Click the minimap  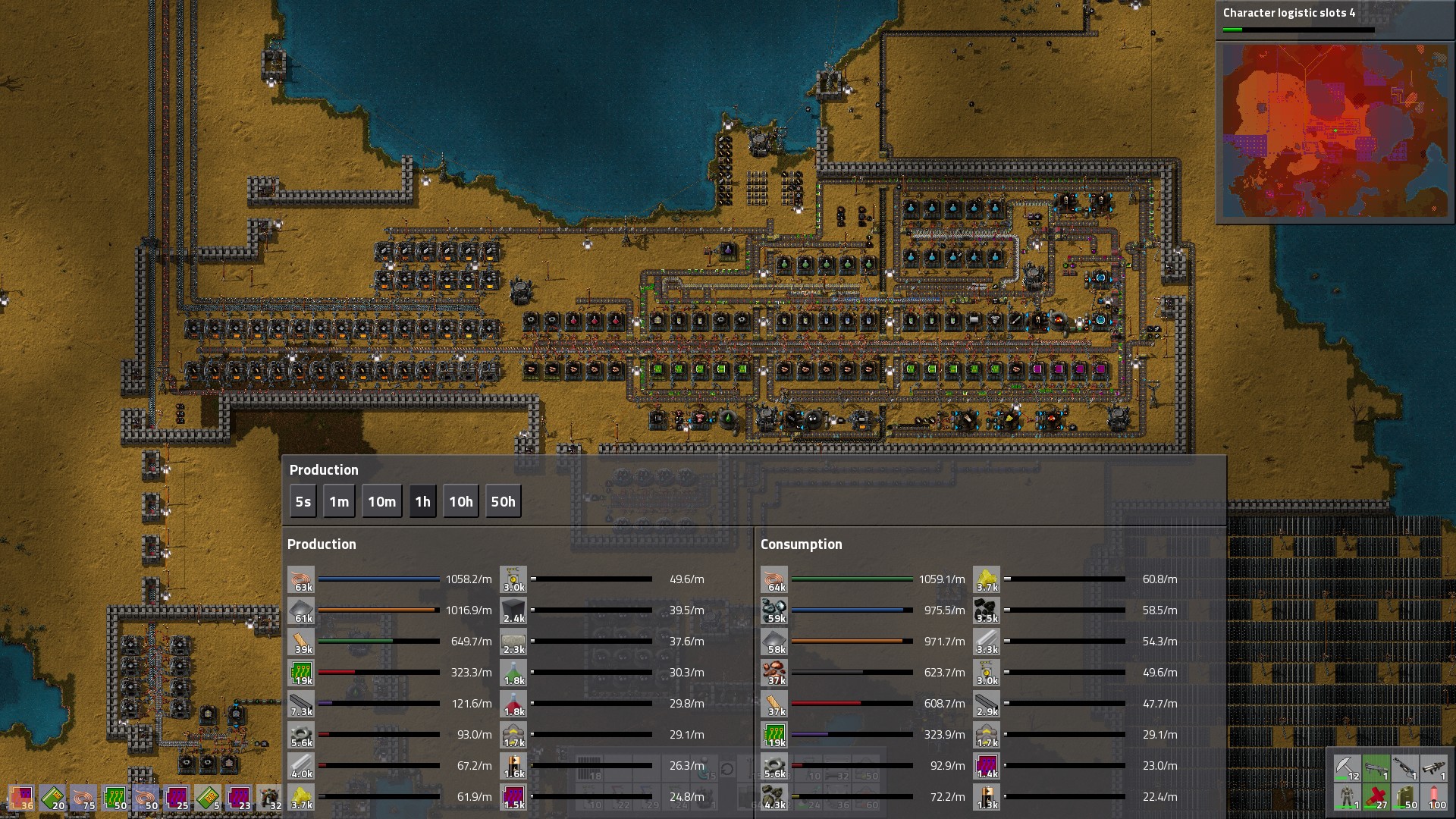[x=1335, y=130]
